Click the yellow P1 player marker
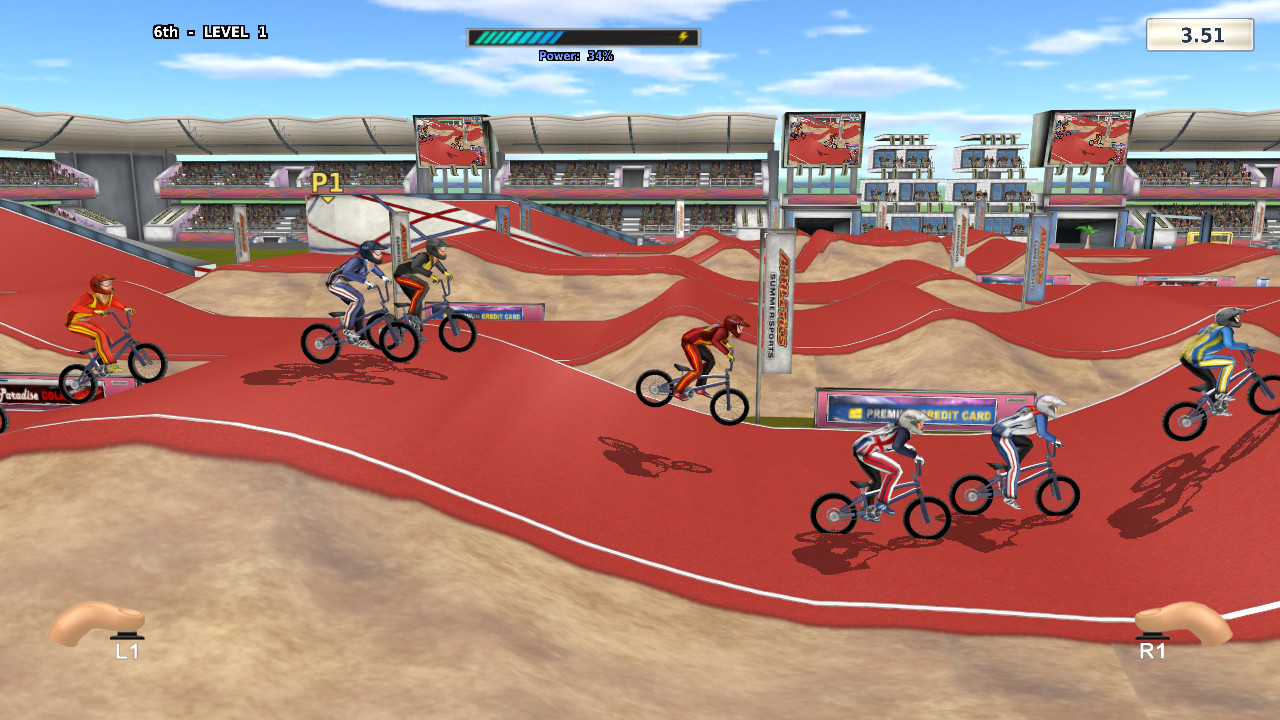Image resolution: width=1280 pixels, height=720 pixels. tap(327, 183)
